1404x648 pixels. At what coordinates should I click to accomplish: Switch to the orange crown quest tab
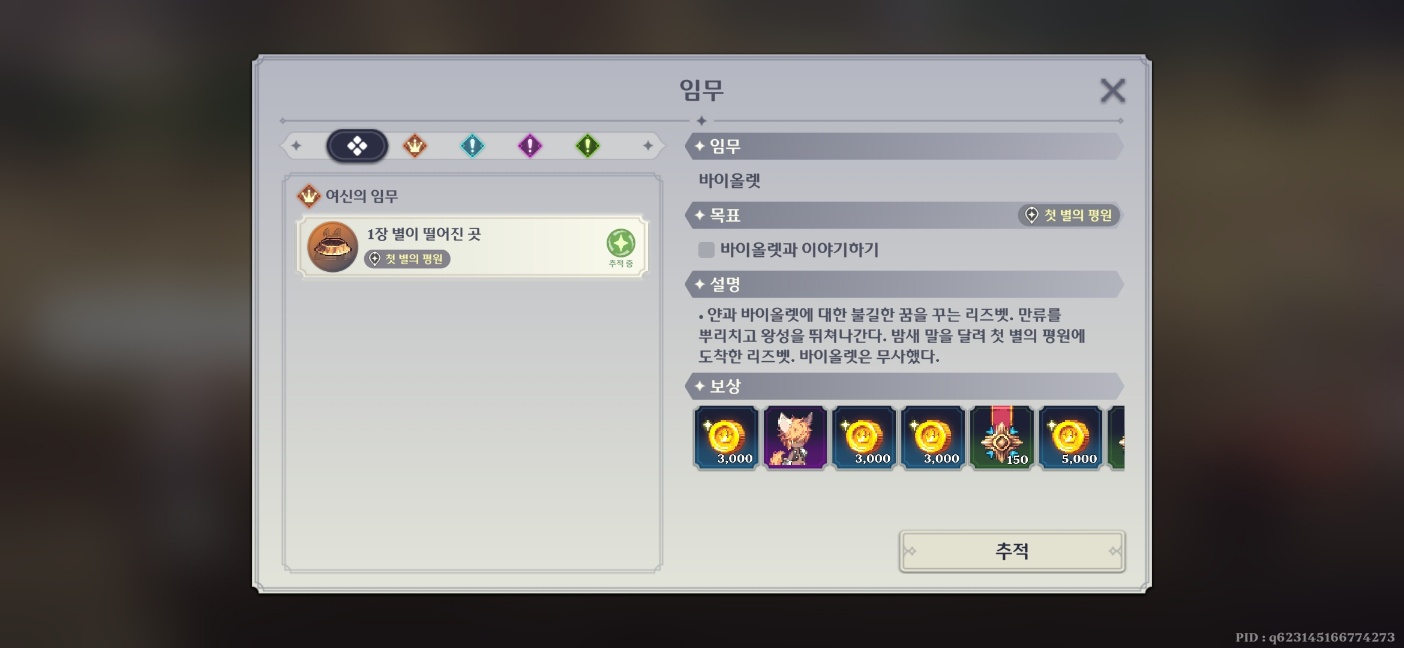click(x=415, y=147)
